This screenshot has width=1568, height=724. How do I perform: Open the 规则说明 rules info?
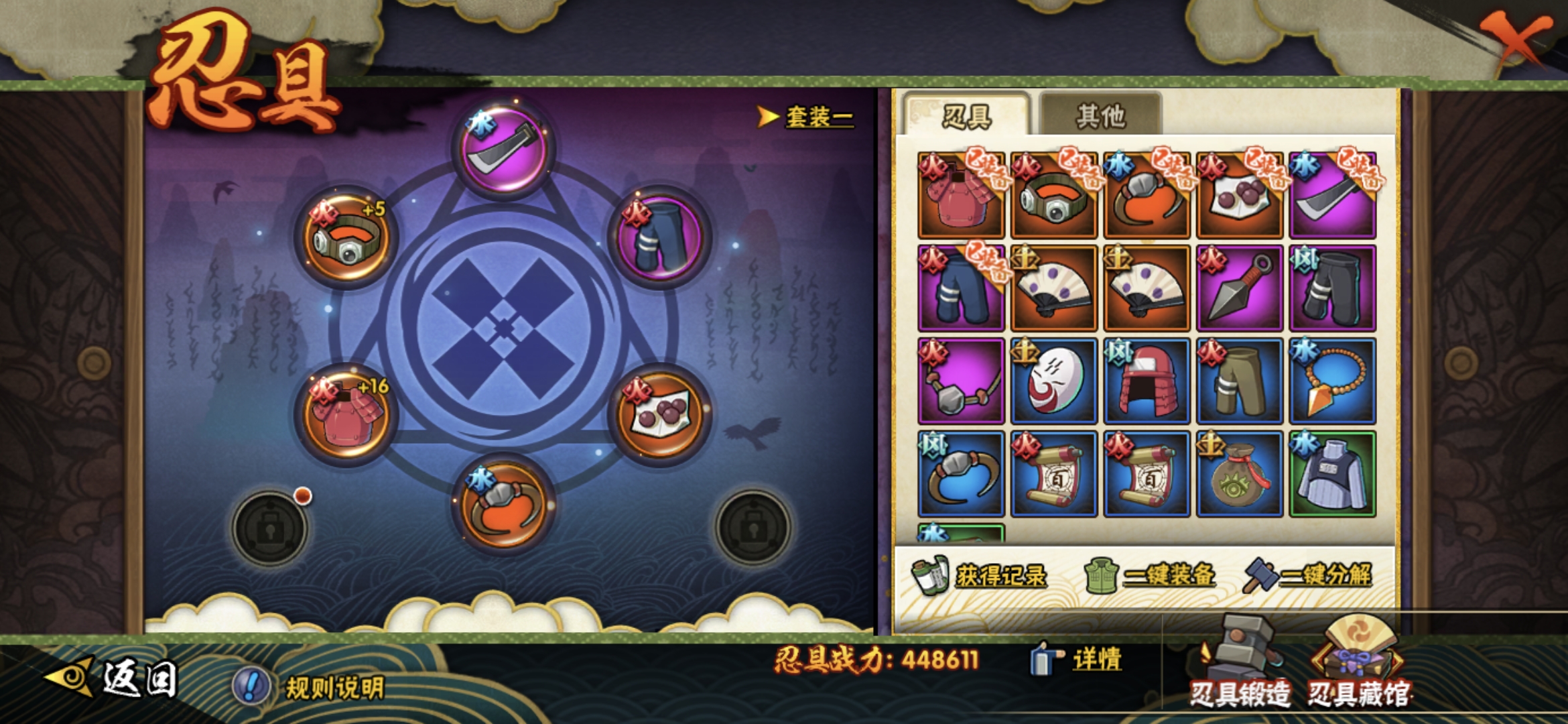[310, 687]
